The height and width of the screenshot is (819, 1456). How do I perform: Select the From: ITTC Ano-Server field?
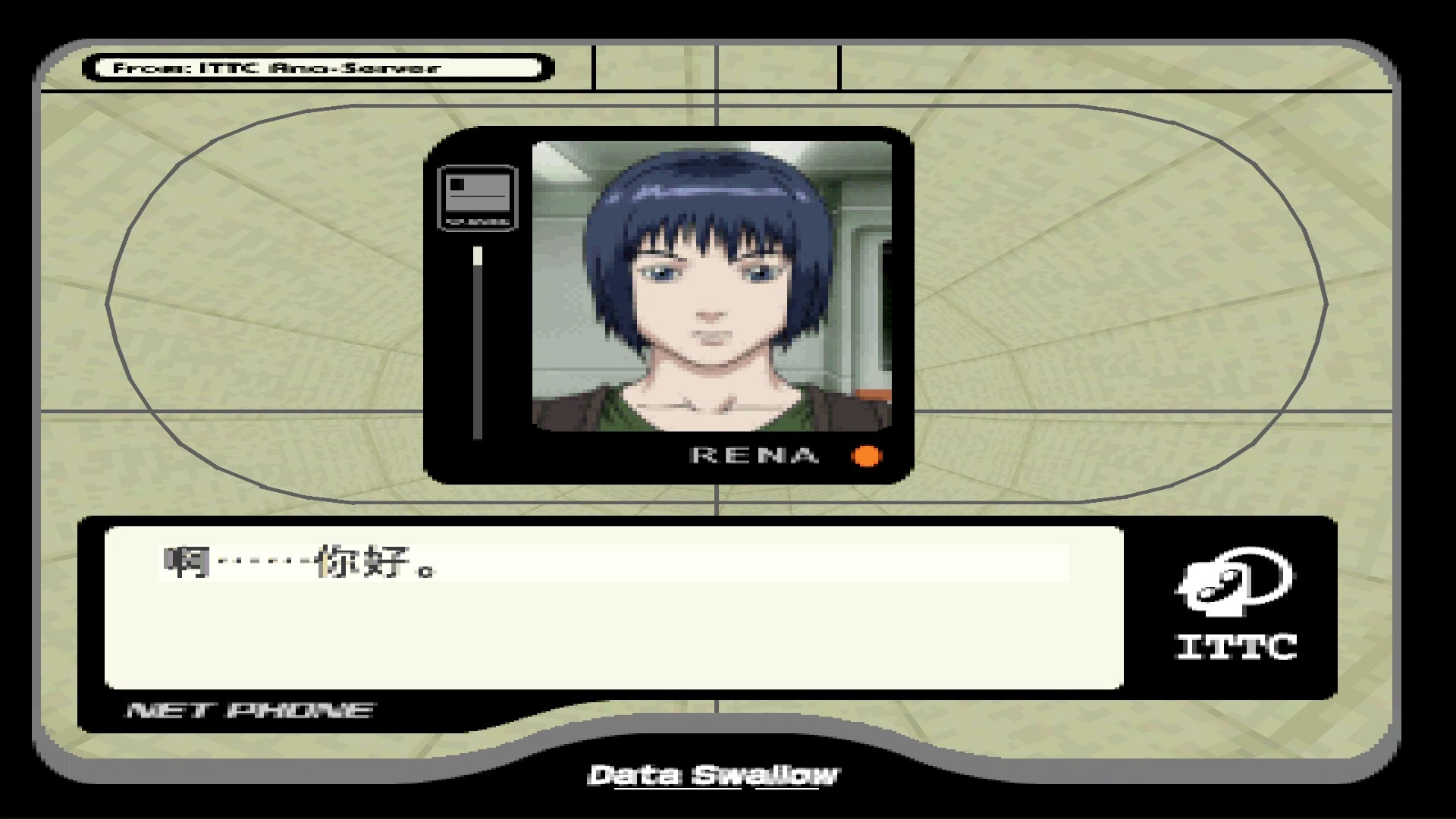click(318, 67)
